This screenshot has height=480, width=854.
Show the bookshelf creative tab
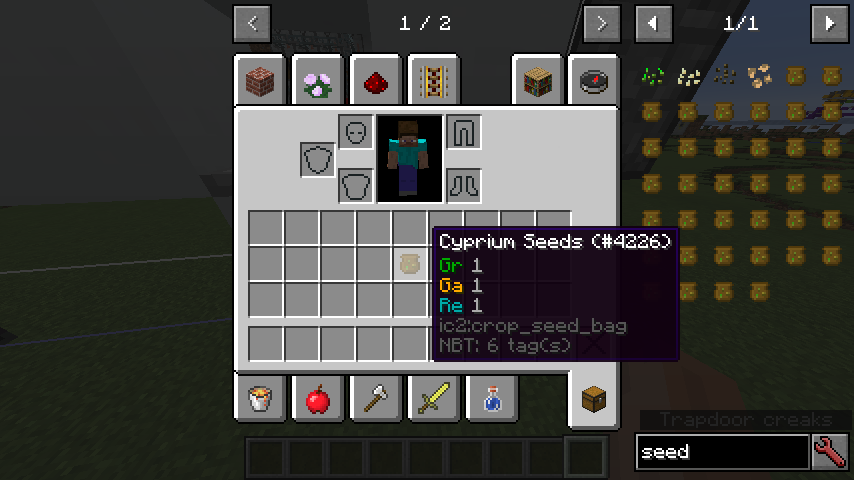[538, 80]
